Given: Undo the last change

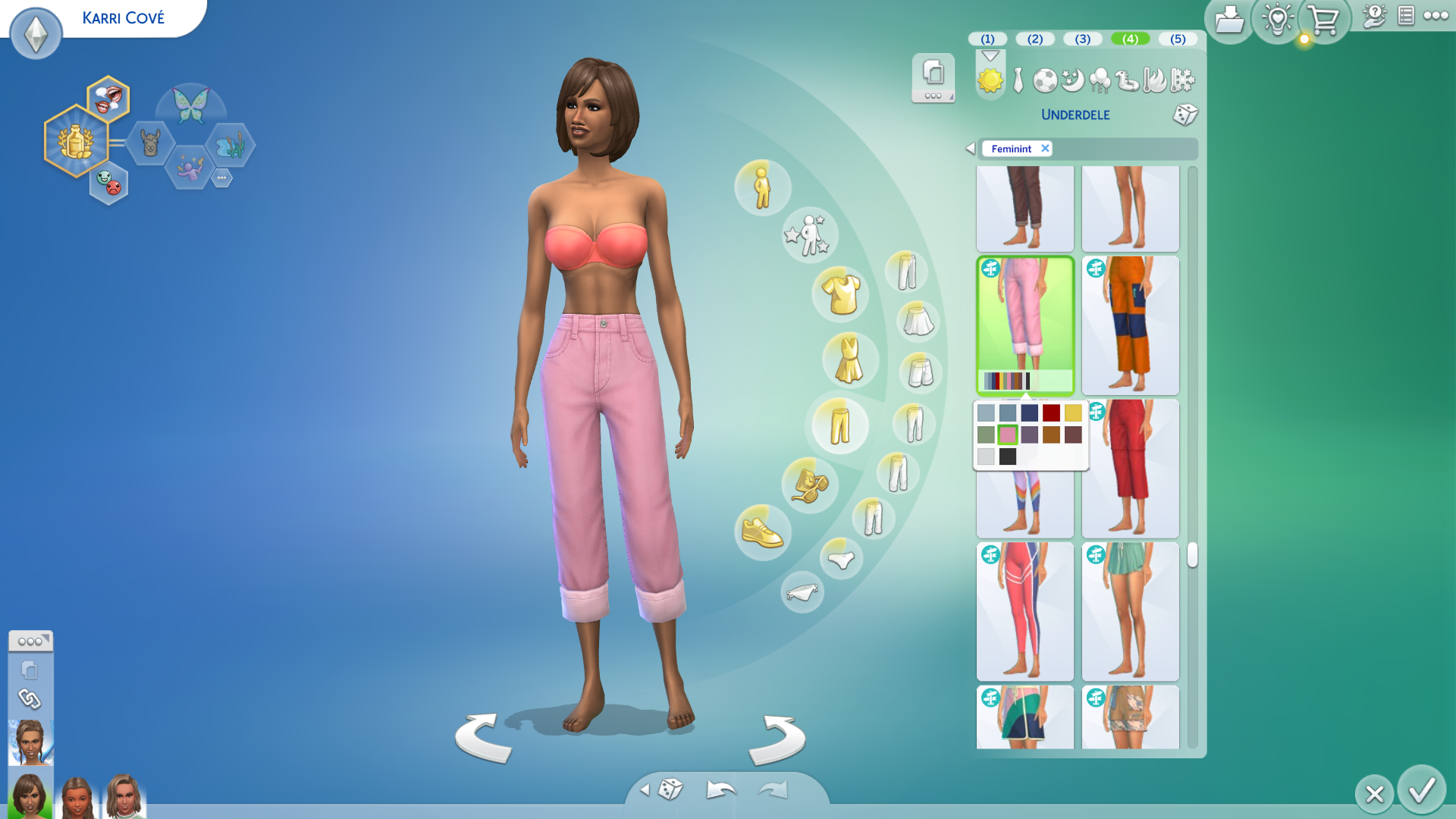Looking at the screenshot, I should point(720,790).
